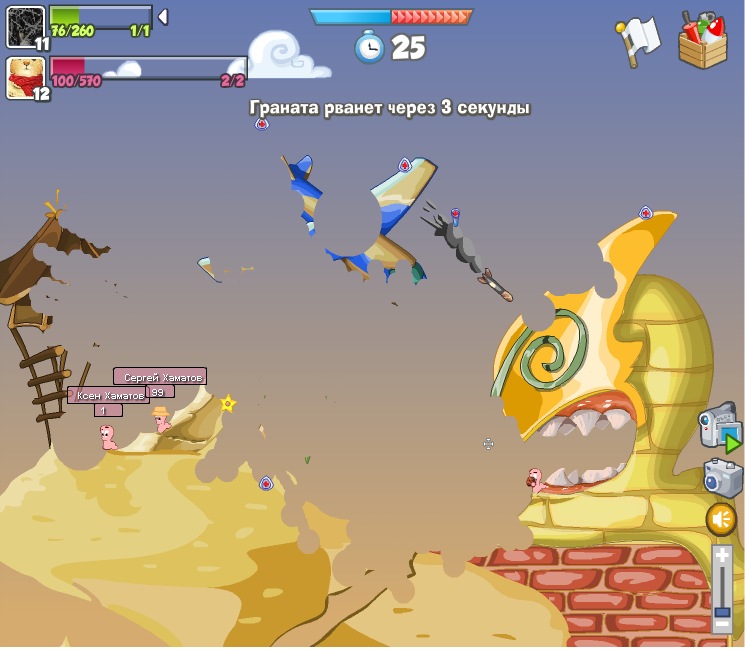This screenshot has width=745, height=650.
Task: Click the blue zoom slider handle
Action: (x=722, y=611)
